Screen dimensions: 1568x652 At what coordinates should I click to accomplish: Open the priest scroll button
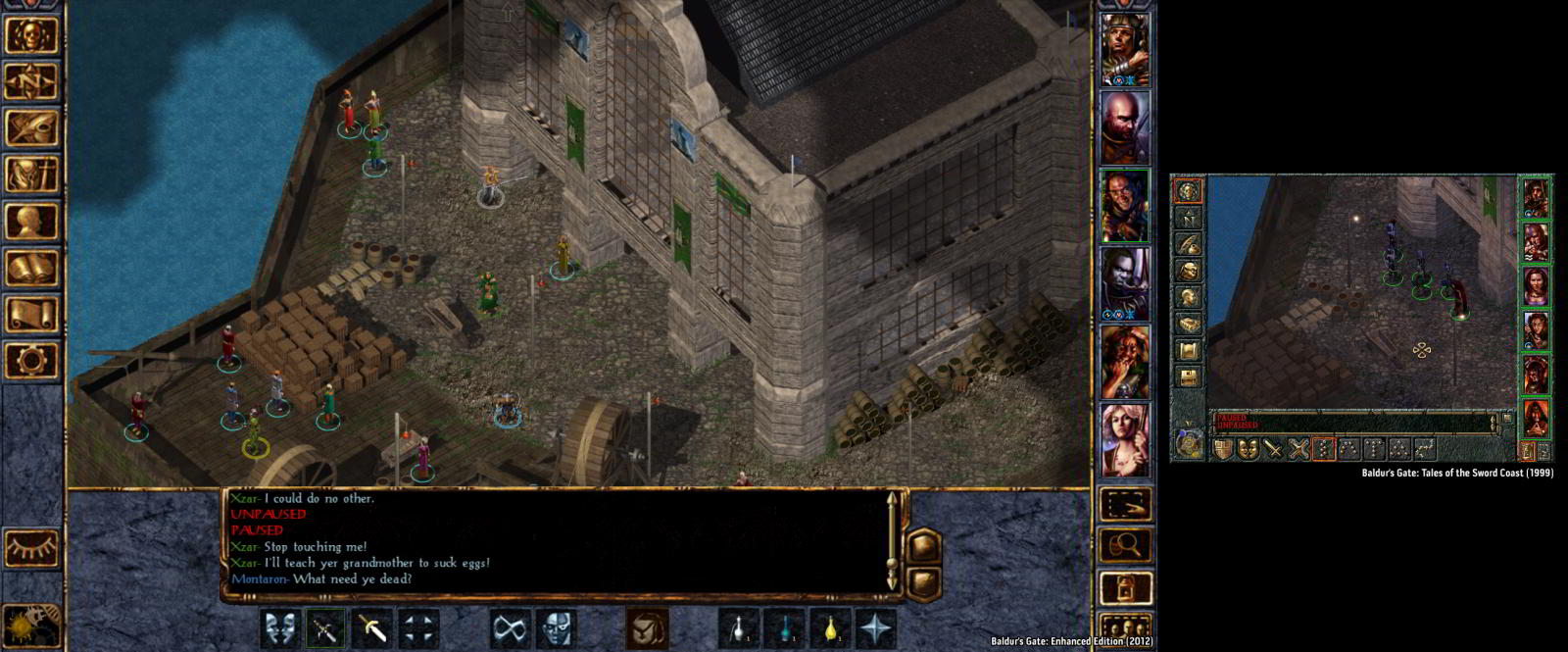tap(31, 315)
